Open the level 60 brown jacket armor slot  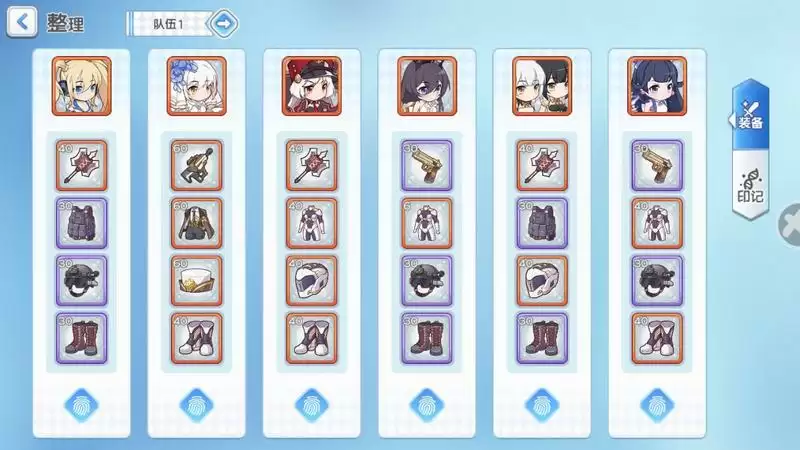click(197, 224)
